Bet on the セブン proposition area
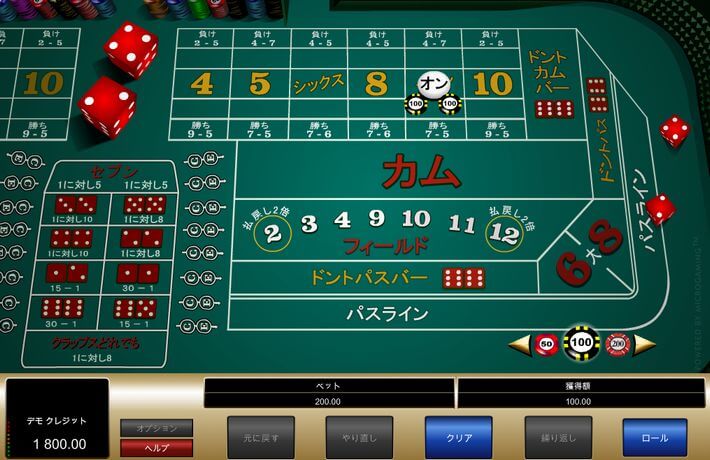This screenshot has width=710, height=460. [x=114, y=175]
